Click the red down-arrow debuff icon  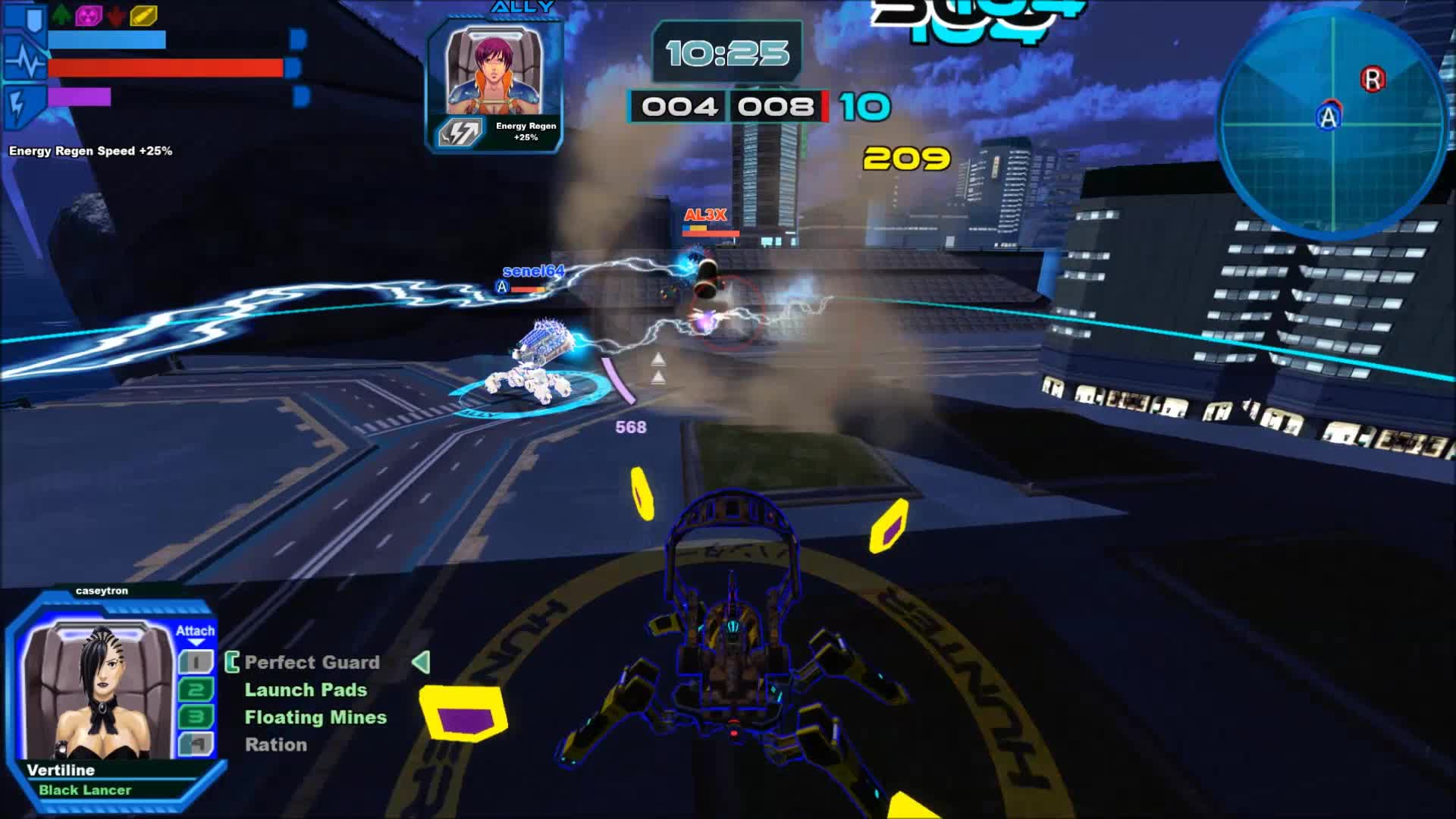tap(116, 14)
